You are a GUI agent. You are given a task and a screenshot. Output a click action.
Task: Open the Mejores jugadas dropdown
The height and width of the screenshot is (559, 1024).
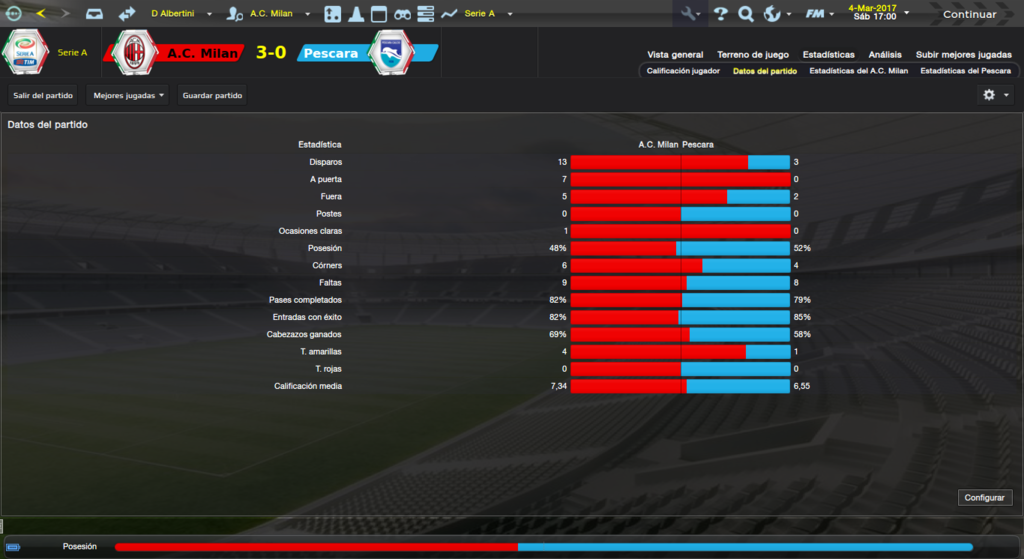[127, 95]
